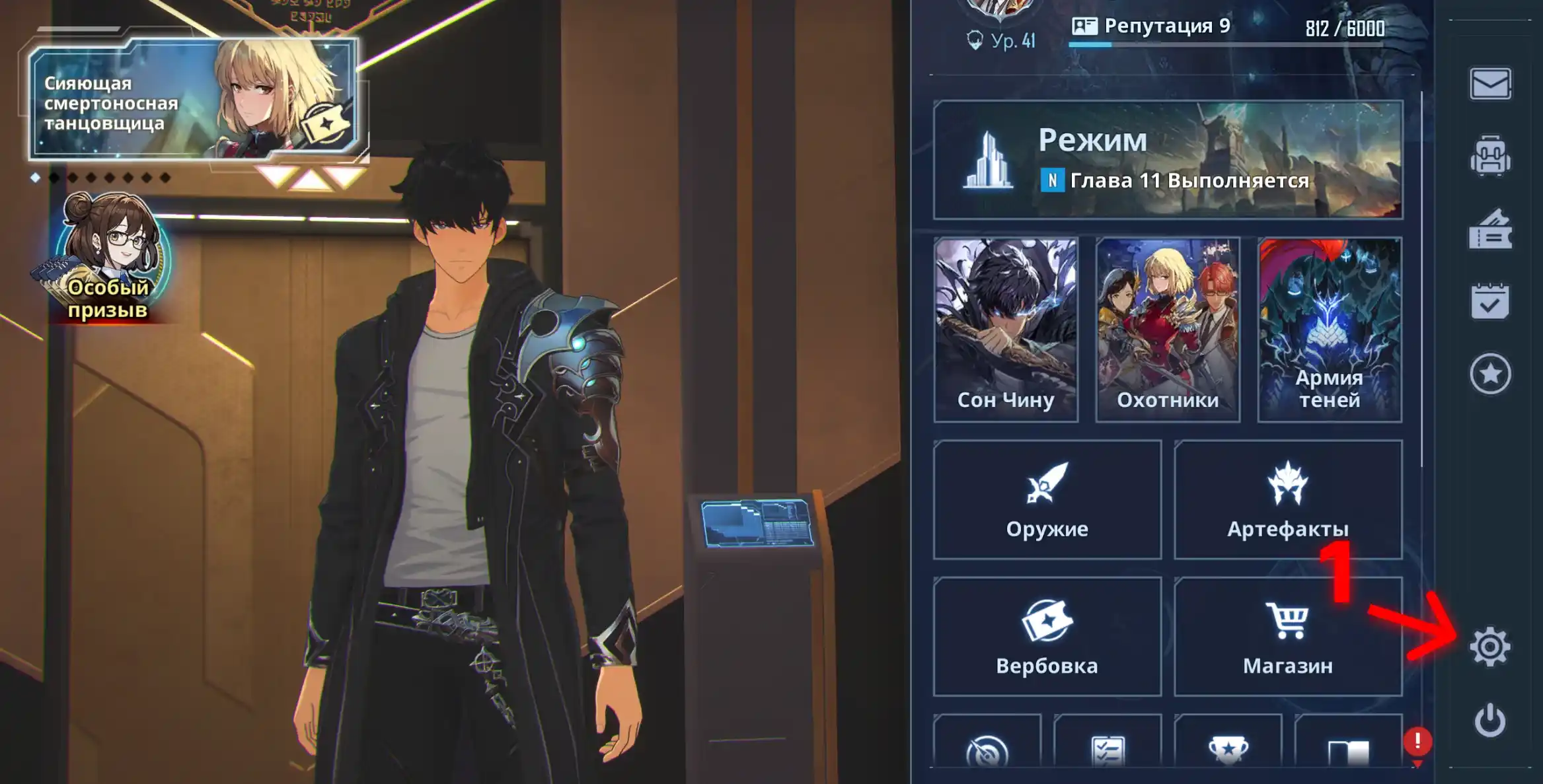
Task: Open the mail envelope icon
Action: tap(1490, 85)
